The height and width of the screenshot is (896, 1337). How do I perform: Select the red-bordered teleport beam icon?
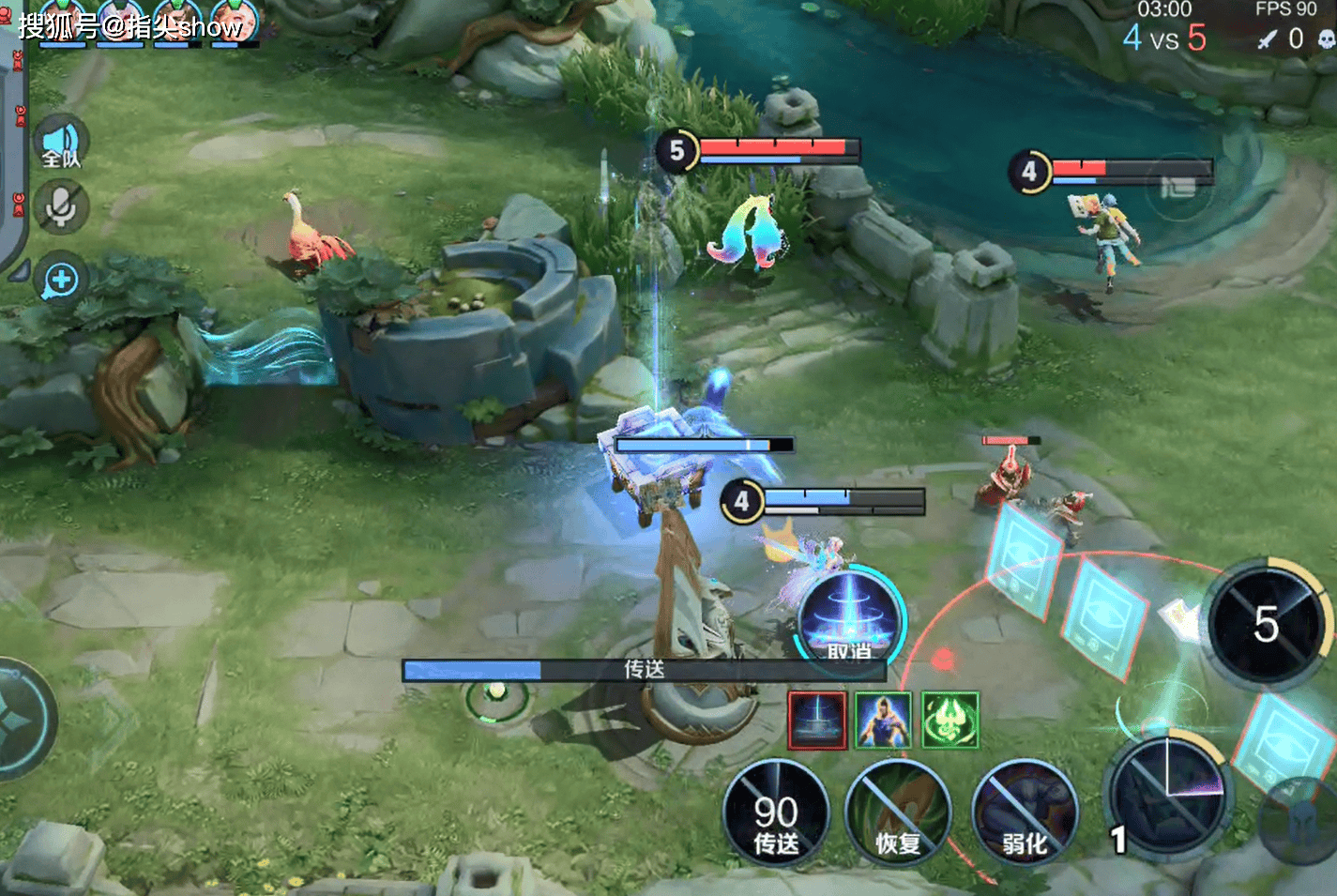pyautogui.click(x=817, y=721)
